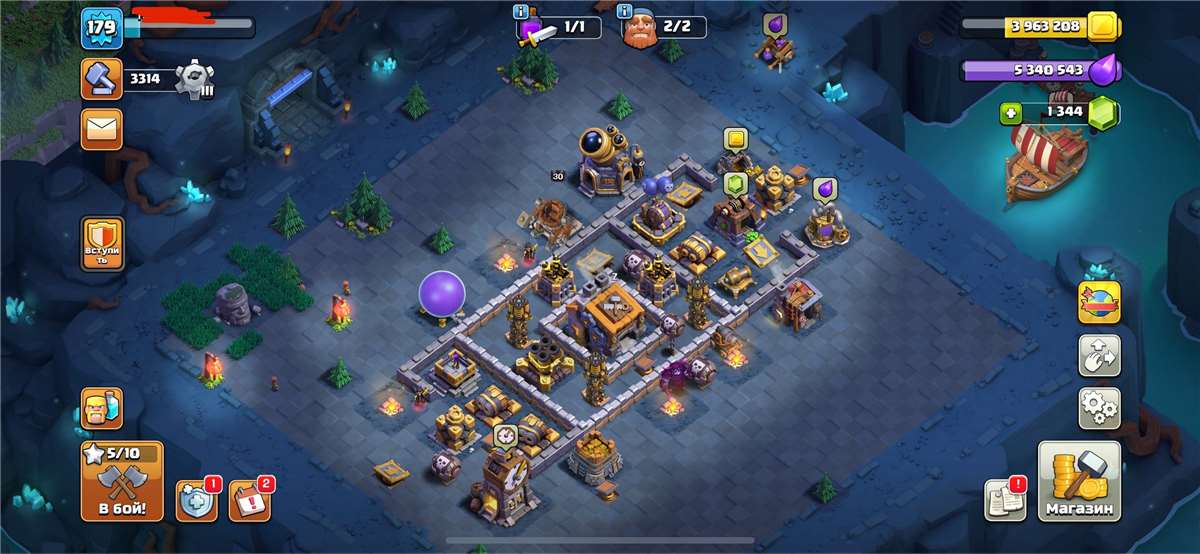1200x554 pixels.
Task: Open the player level 179 profile badge
Action: point(101,28)
